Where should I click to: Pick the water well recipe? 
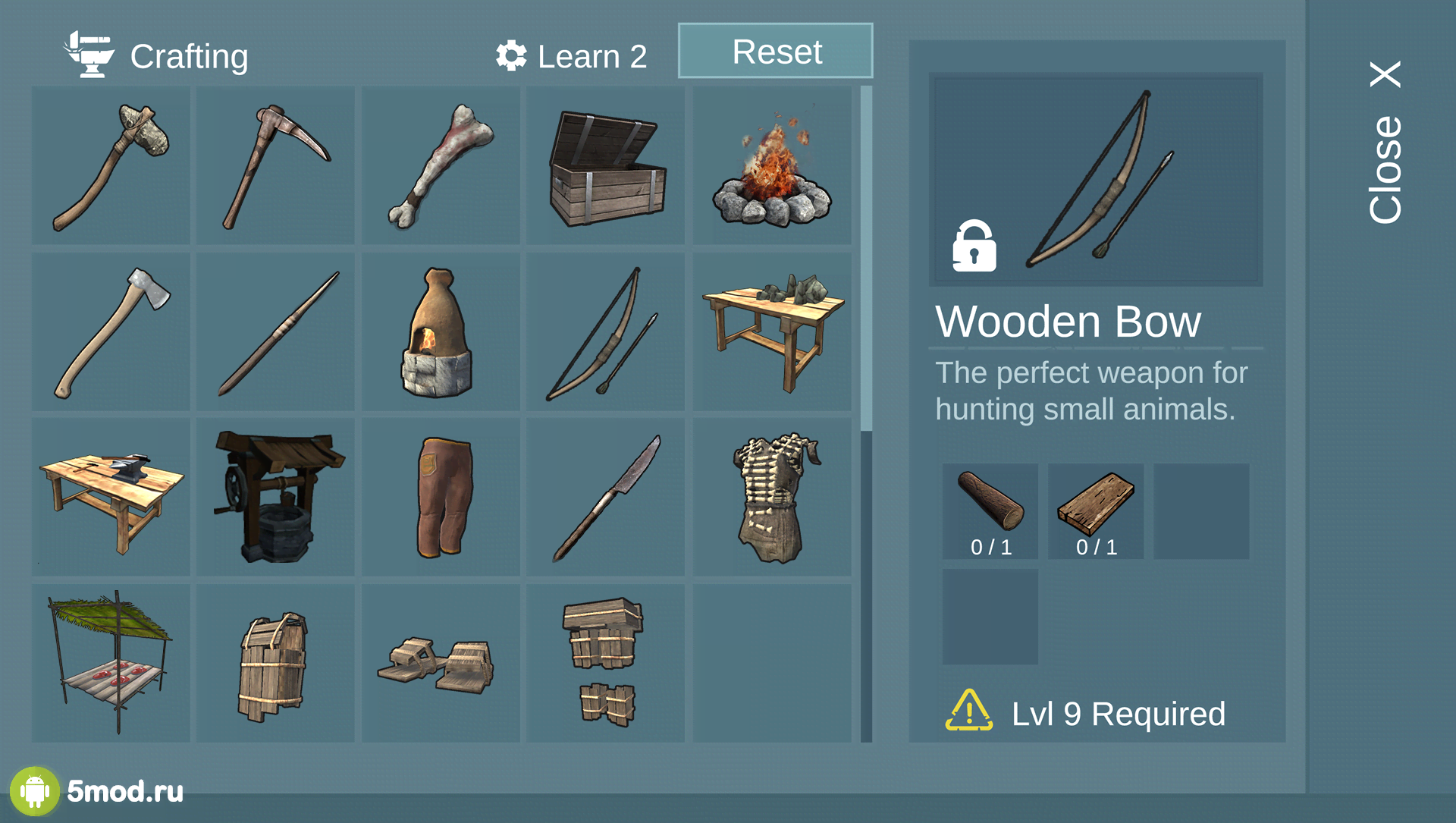pyautogui.click(x=275, y=497)
